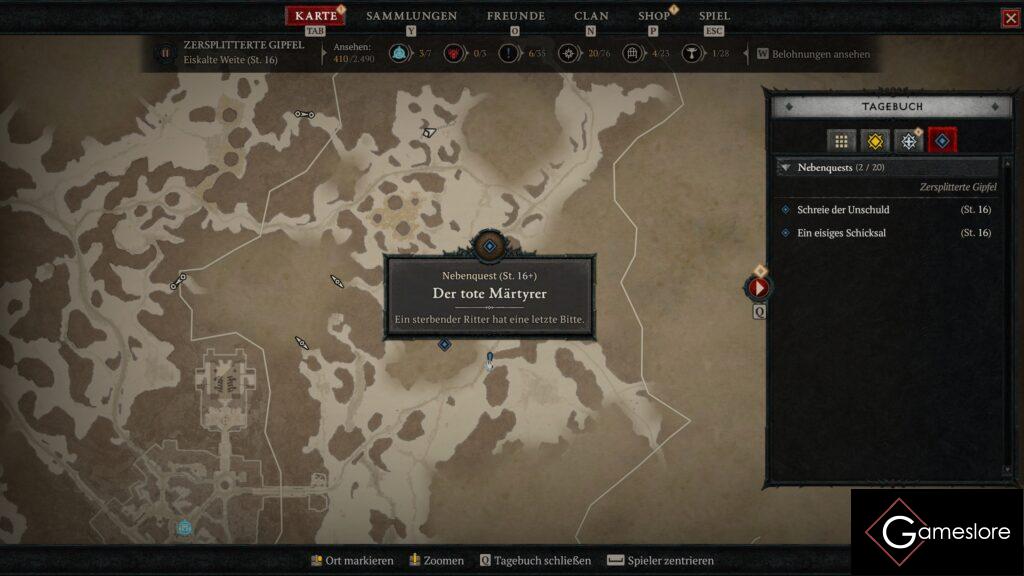Click the Der tote Märtyrer quest marker
This screenshot has width=1024, height=576.
tap(489, 245)
